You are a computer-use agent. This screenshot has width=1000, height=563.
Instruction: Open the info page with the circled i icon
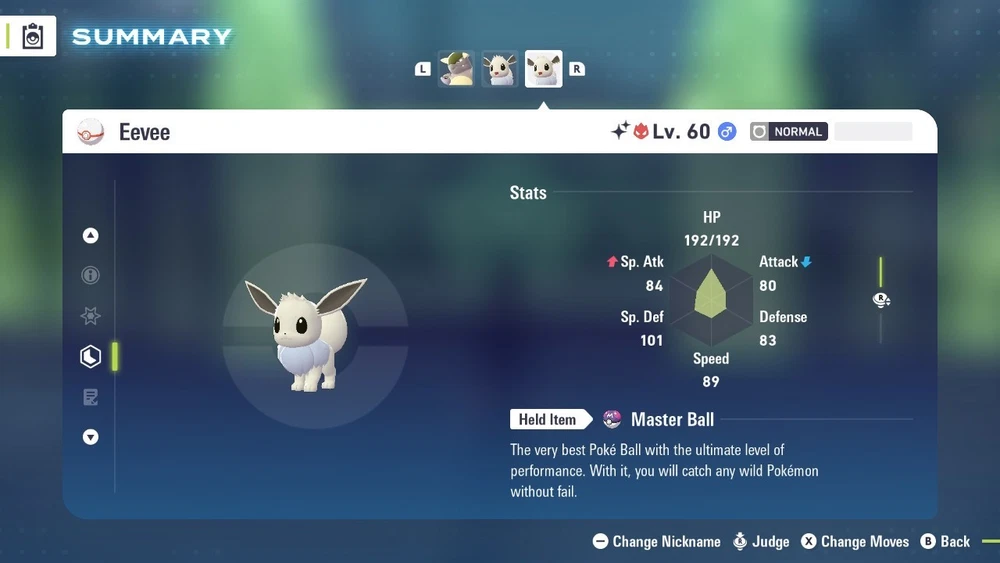91,276
